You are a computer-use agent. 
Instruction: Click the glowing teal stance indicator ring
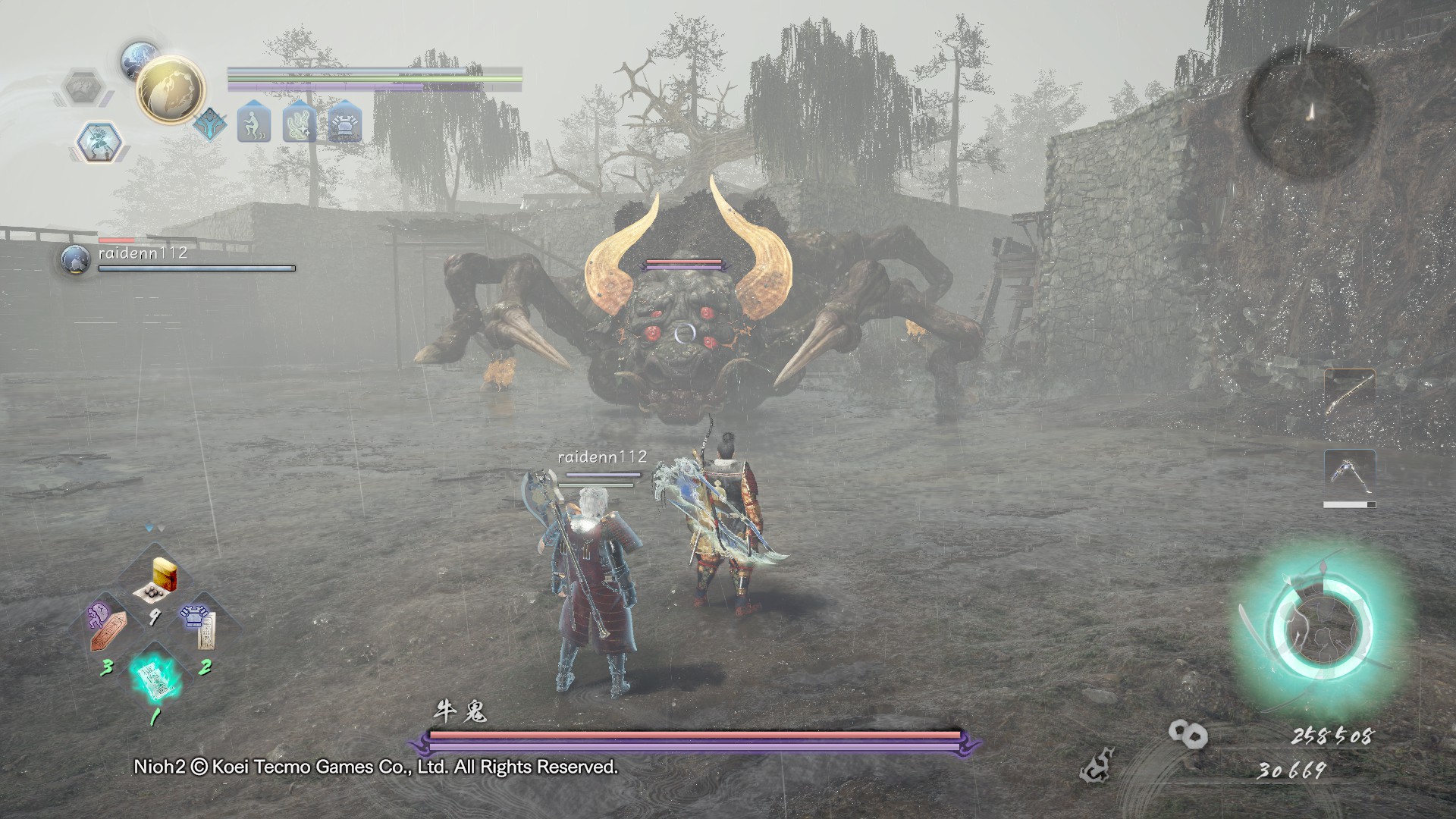point(1322,631)
